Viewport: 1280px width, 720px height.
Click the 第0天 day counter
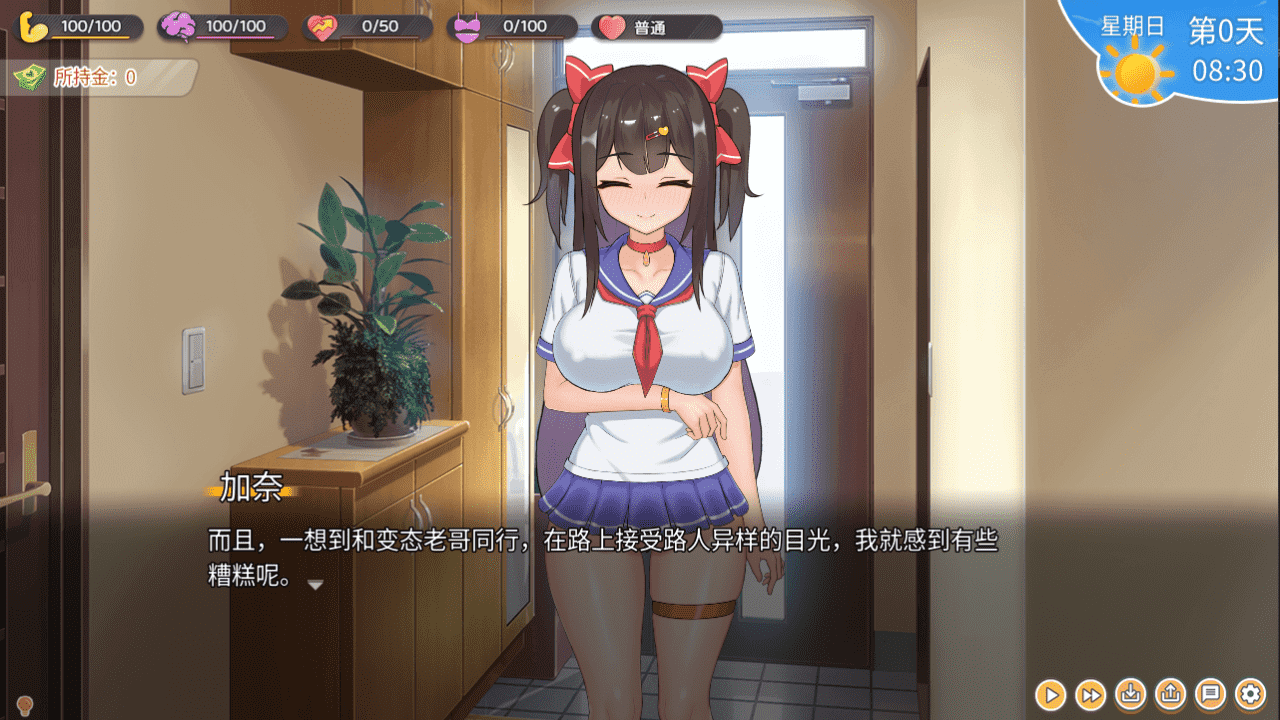point(1226,30)
